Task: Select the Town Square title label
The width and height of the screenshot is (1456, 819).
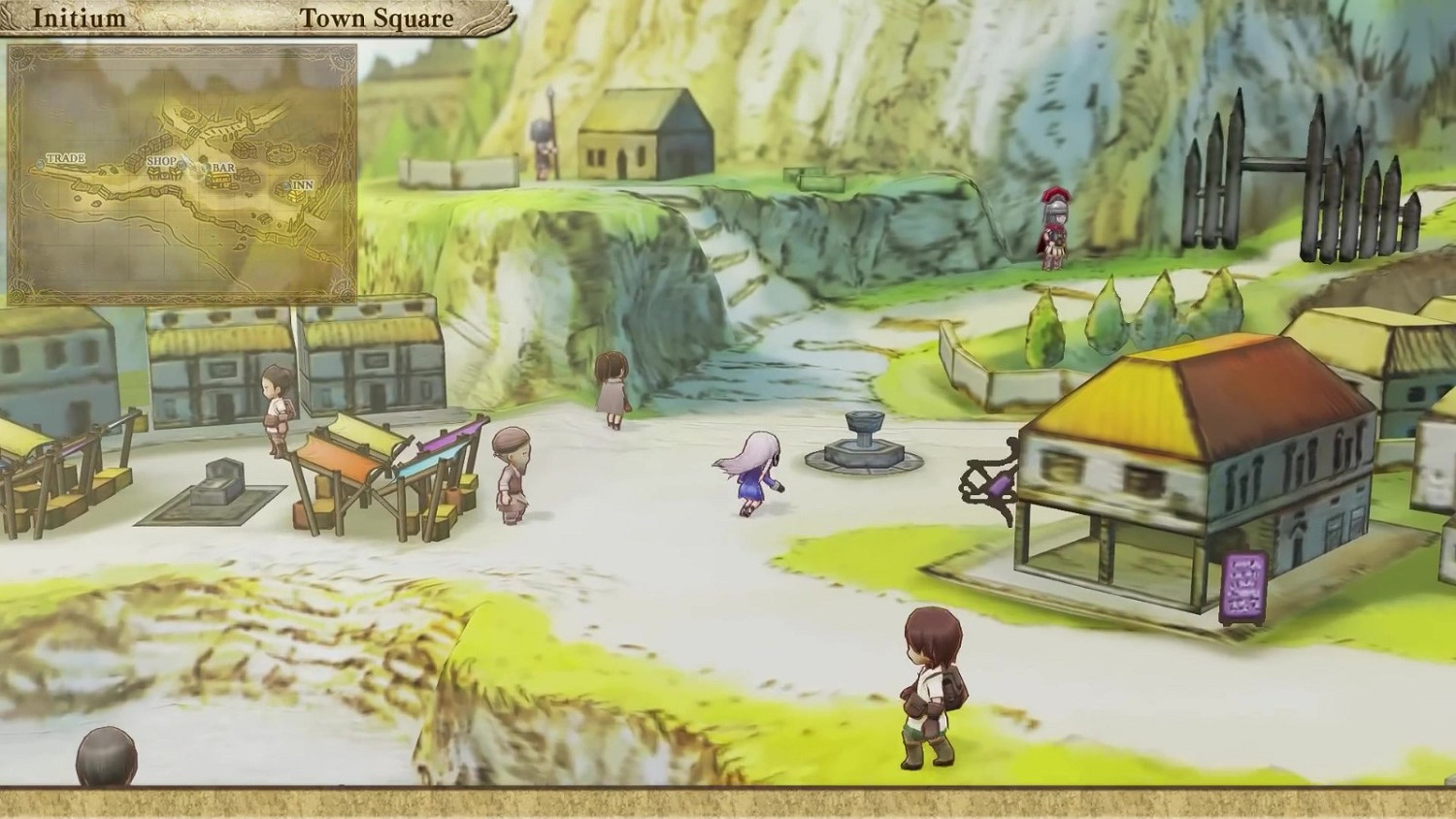Action: coord(377,16)
